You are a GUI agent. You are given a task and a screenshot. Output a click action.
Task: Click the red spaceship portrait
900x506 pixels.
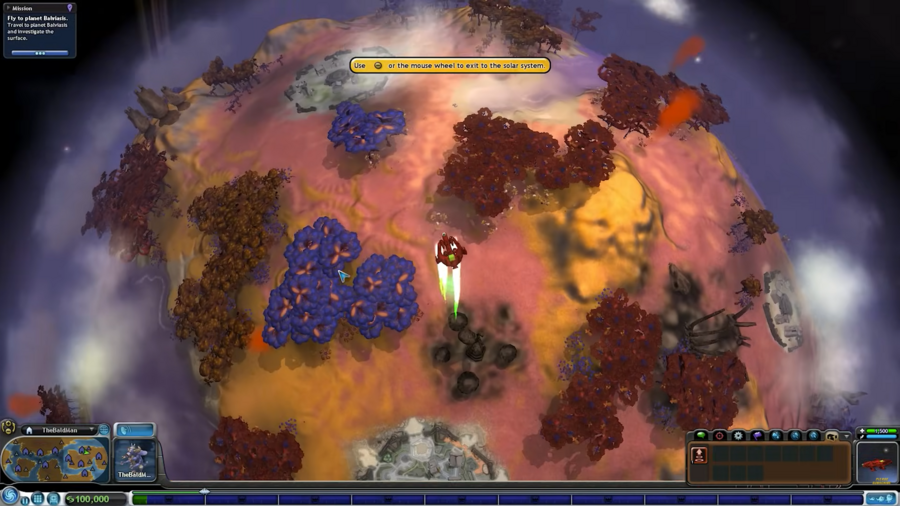click(x=877, y=463)
